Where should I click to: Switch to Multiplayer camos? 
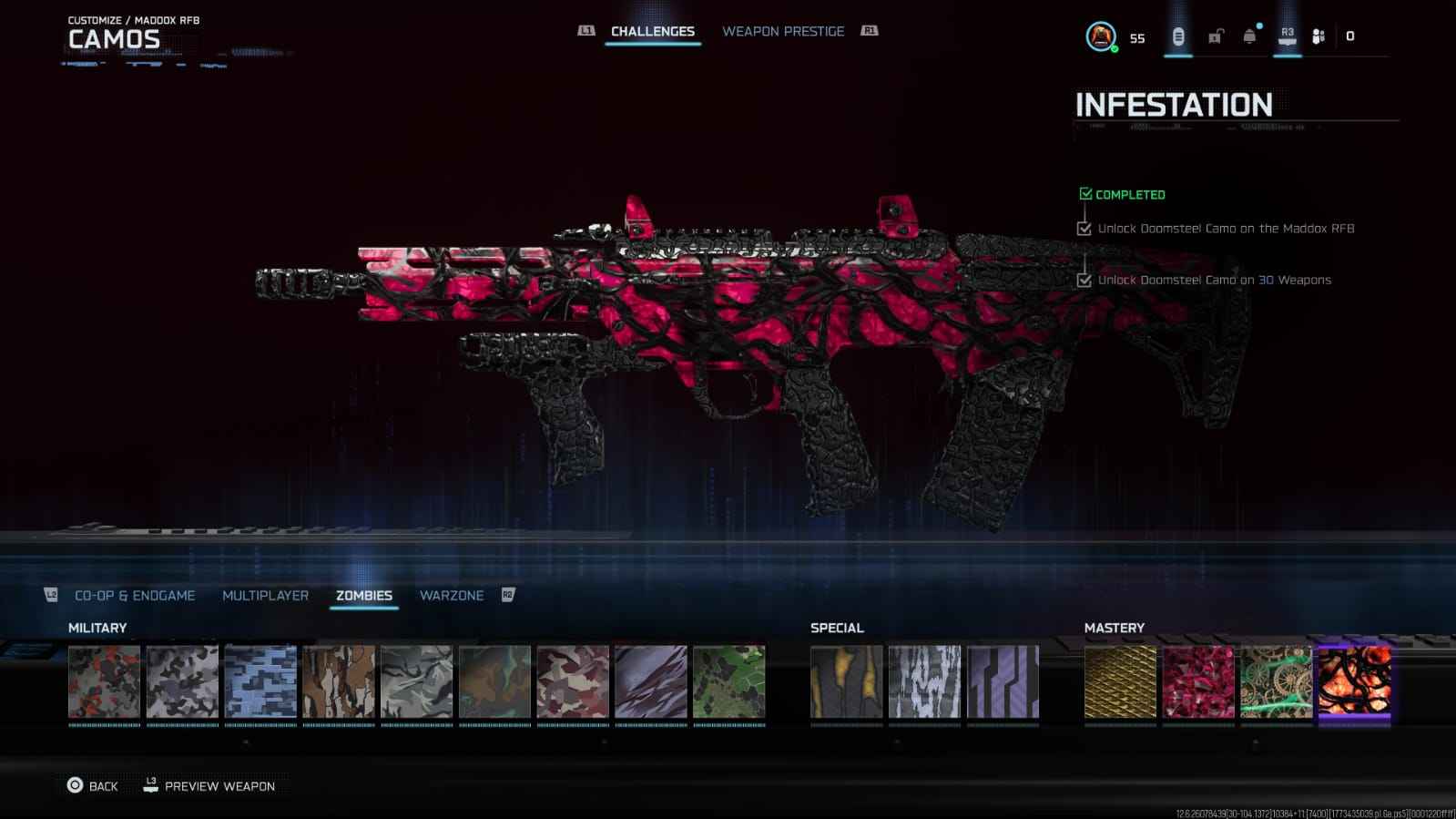tap(265, 596)
